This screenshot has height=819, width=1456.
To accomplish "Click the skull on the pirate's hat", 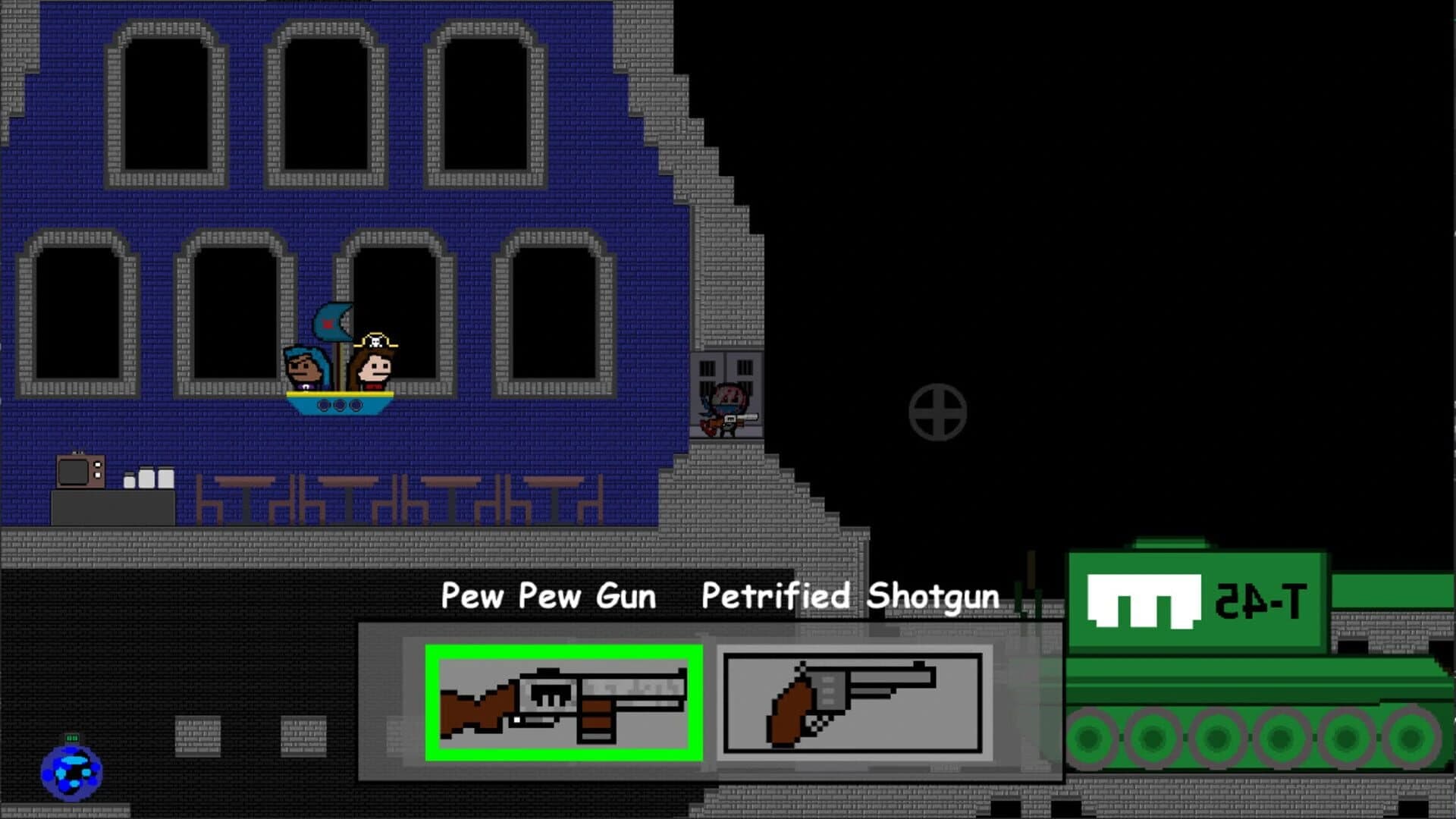I will (375, 342).
